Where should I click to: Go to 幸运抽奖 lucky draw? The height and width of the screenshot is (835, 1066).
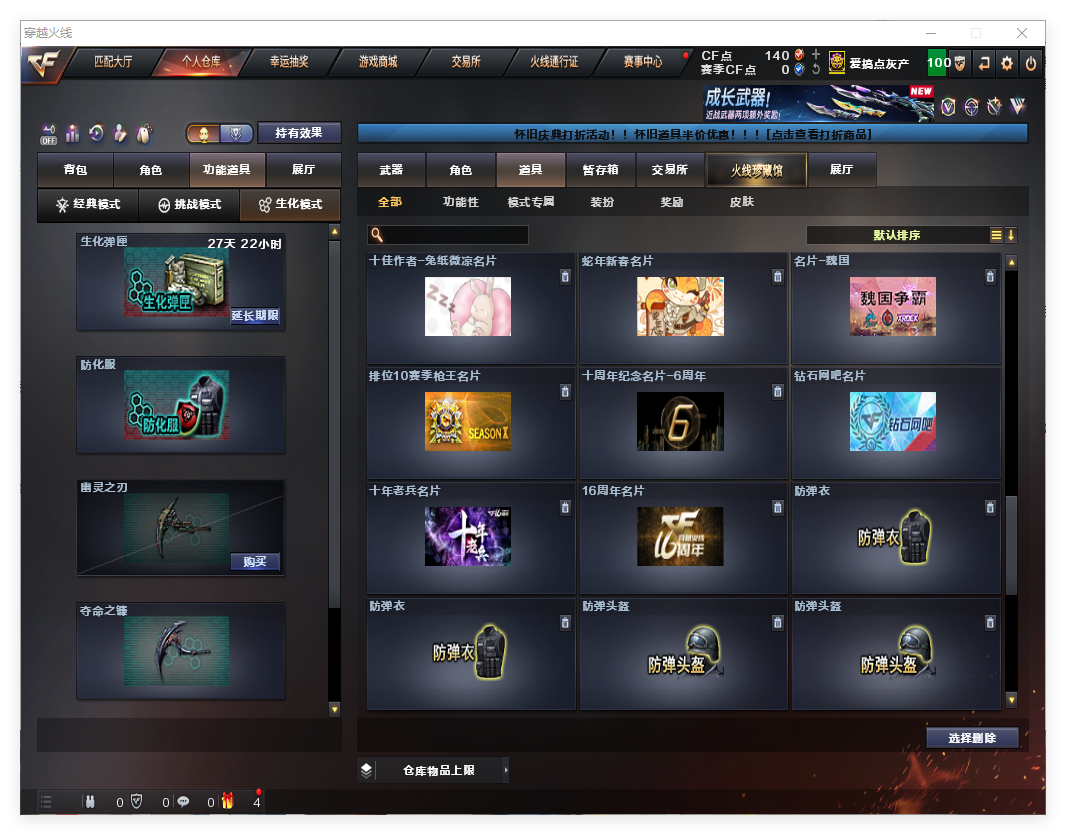pos(289,62)
